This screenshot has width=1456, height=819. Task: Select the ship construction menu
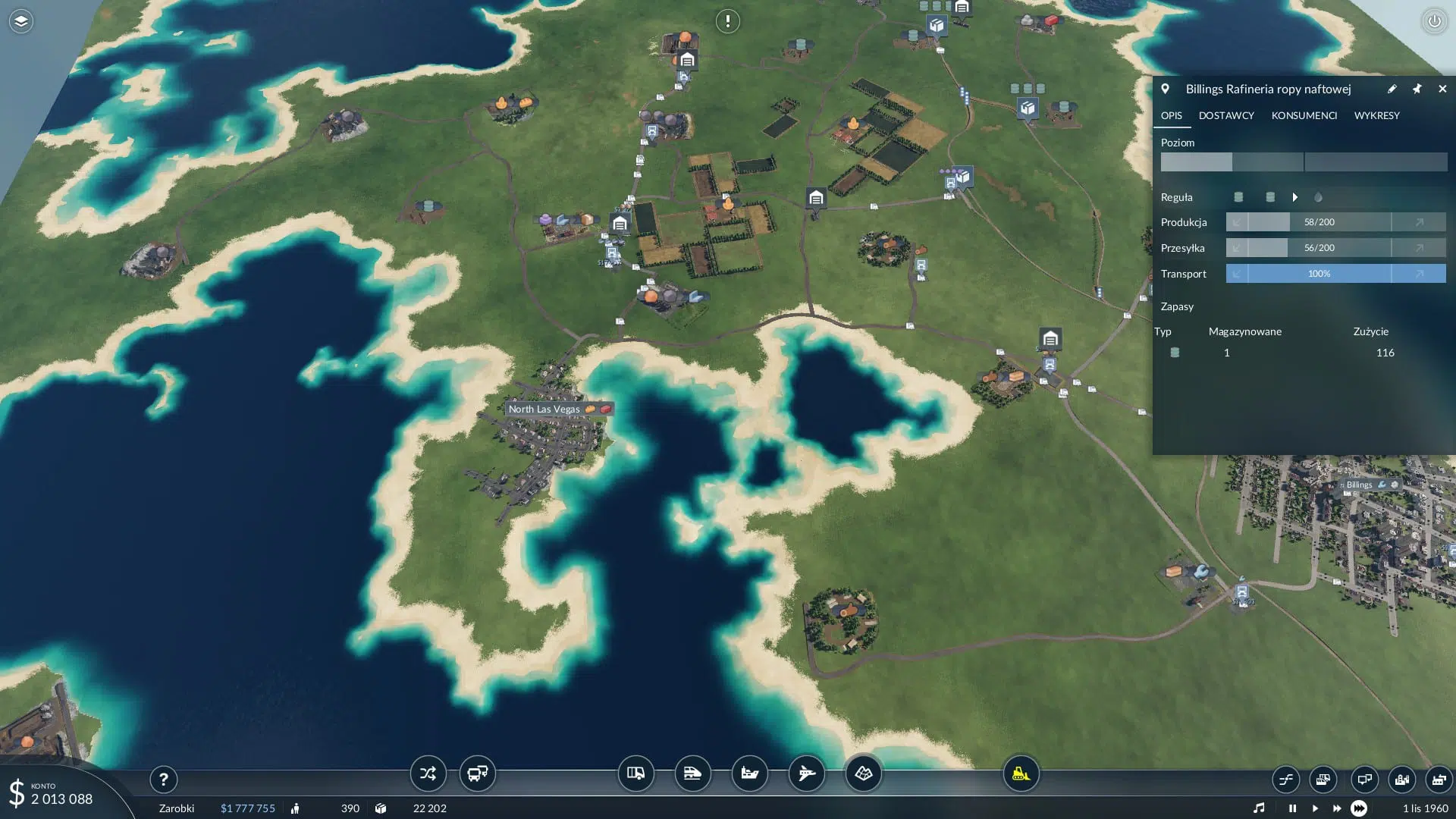point(749,773)
